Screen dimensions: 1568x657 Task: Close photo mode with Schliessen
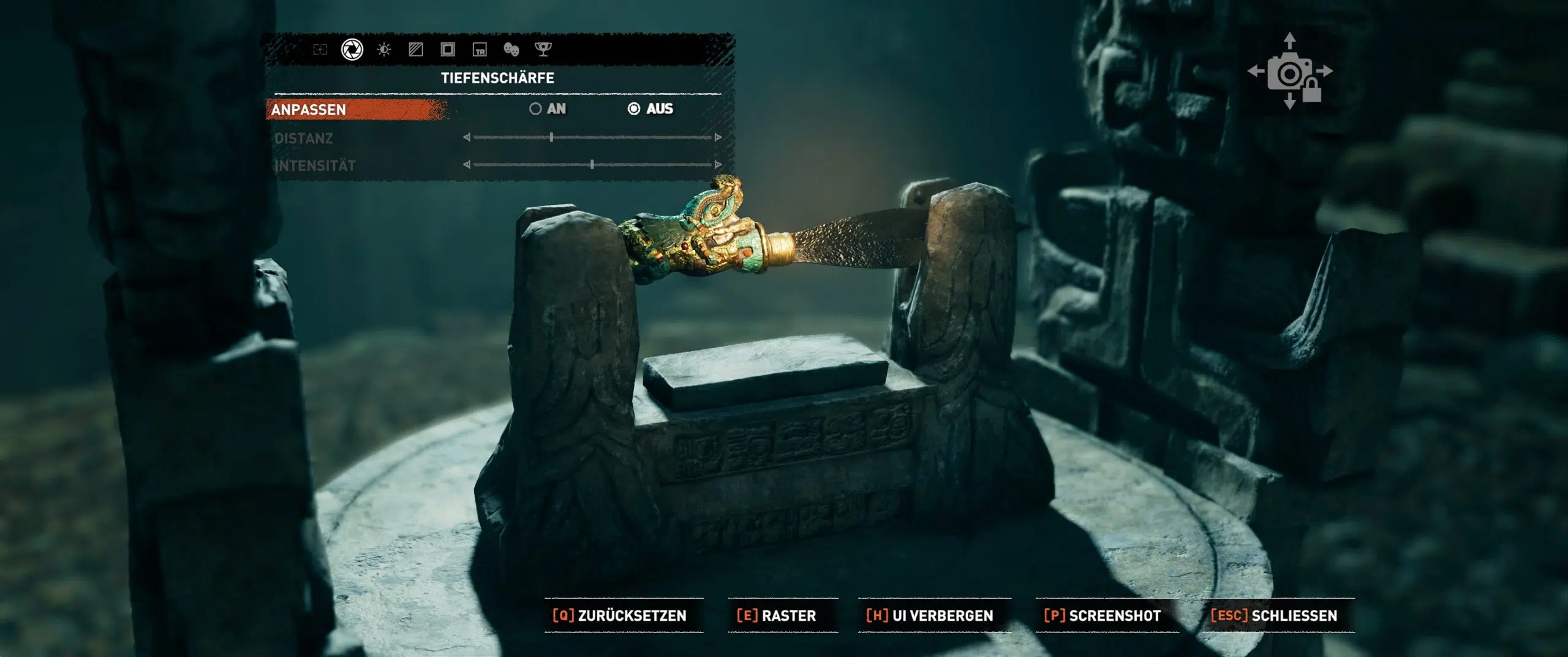click(1275, 615)
